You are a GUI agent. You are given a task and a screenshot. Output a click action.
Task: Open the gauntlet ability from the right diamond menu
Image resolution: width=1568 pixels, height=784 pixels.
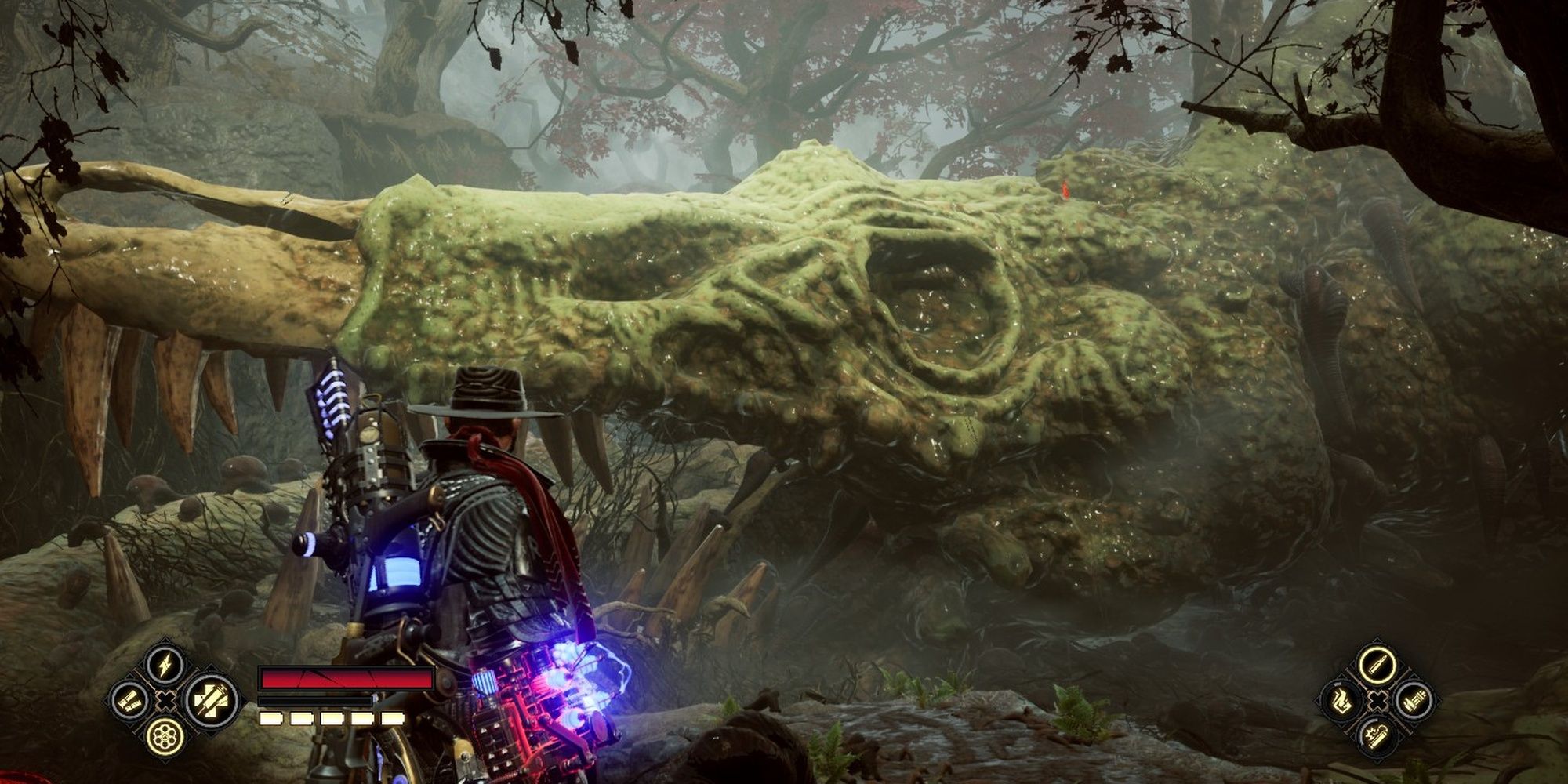(x=1416, y=700)
